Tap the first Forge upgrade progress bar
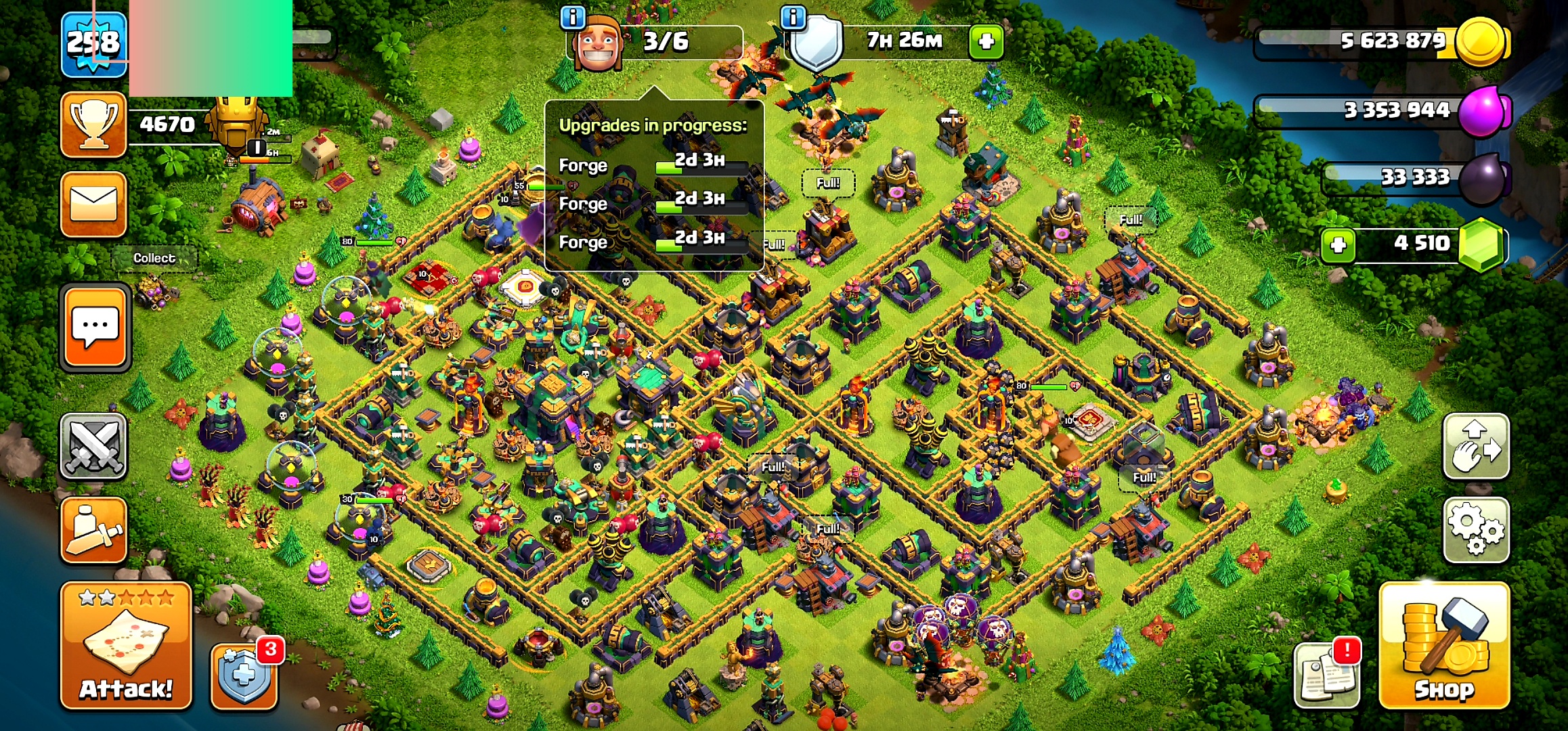Image resolution: width=1568 pixels, height=731 pixels. coord(701,168)
